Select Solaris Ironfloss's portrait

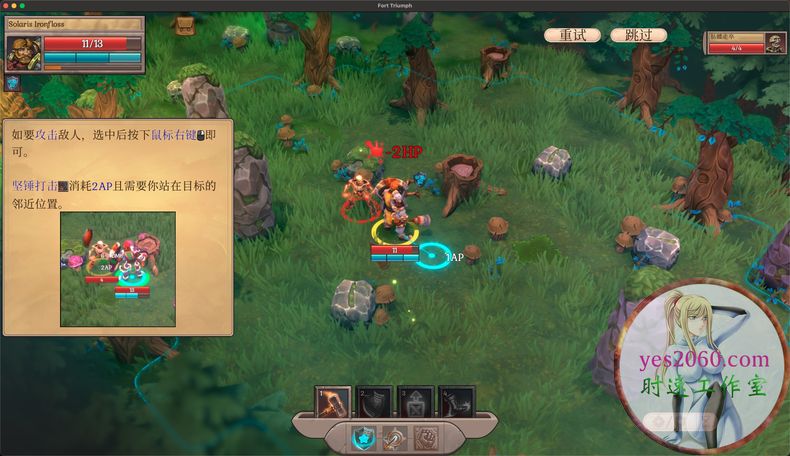(23, 52)
